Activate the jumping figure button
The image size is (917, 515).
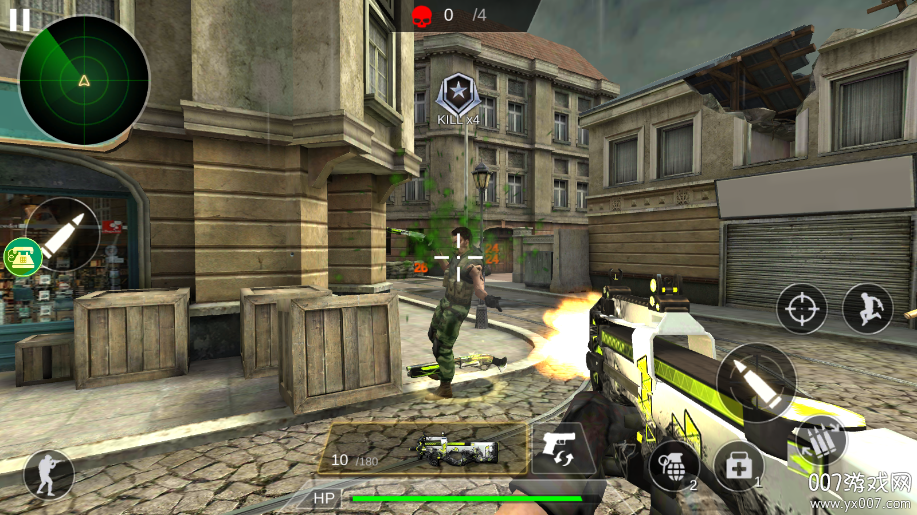[x=867, y=309]
